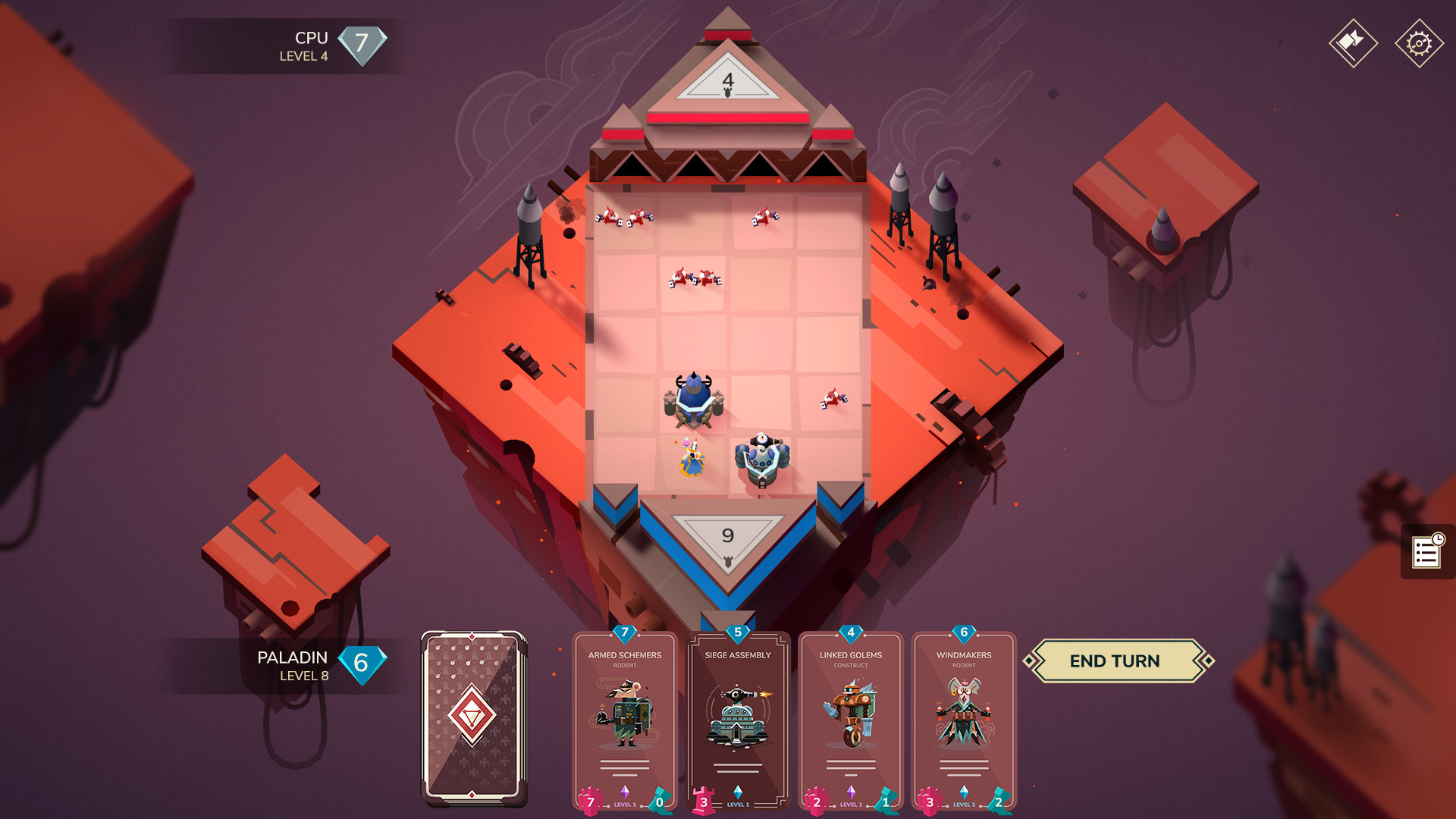Select the Linked Golems card

point(850,717)
